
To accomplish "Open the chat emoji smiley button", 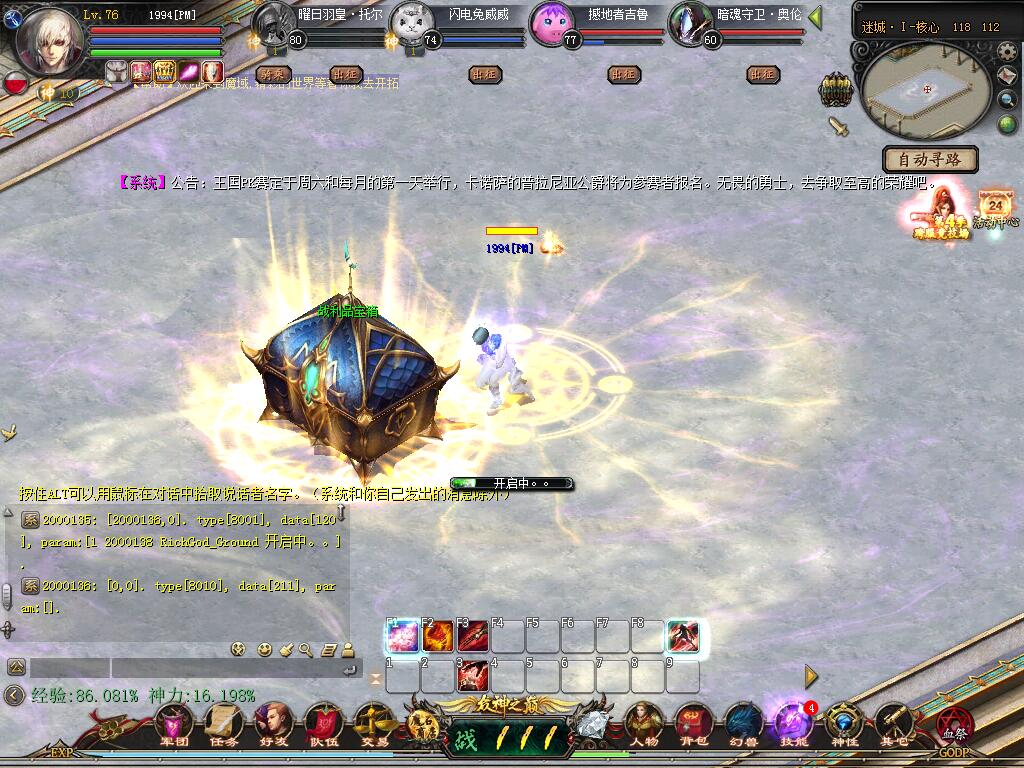I will [x=265, y=649].
